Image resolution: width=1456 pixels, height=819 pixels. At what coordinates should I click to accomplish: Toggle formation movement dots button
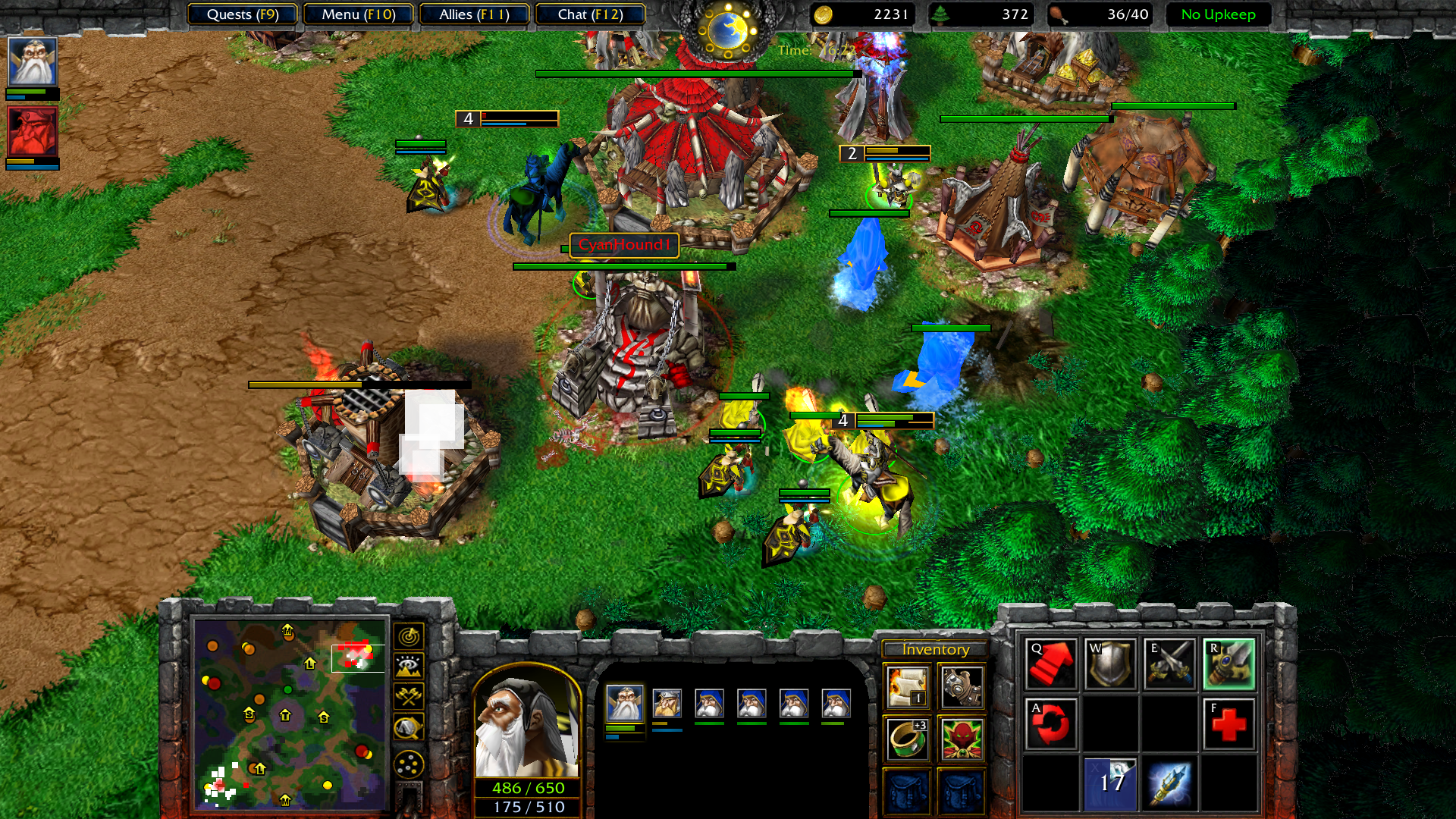click(409, 764)
